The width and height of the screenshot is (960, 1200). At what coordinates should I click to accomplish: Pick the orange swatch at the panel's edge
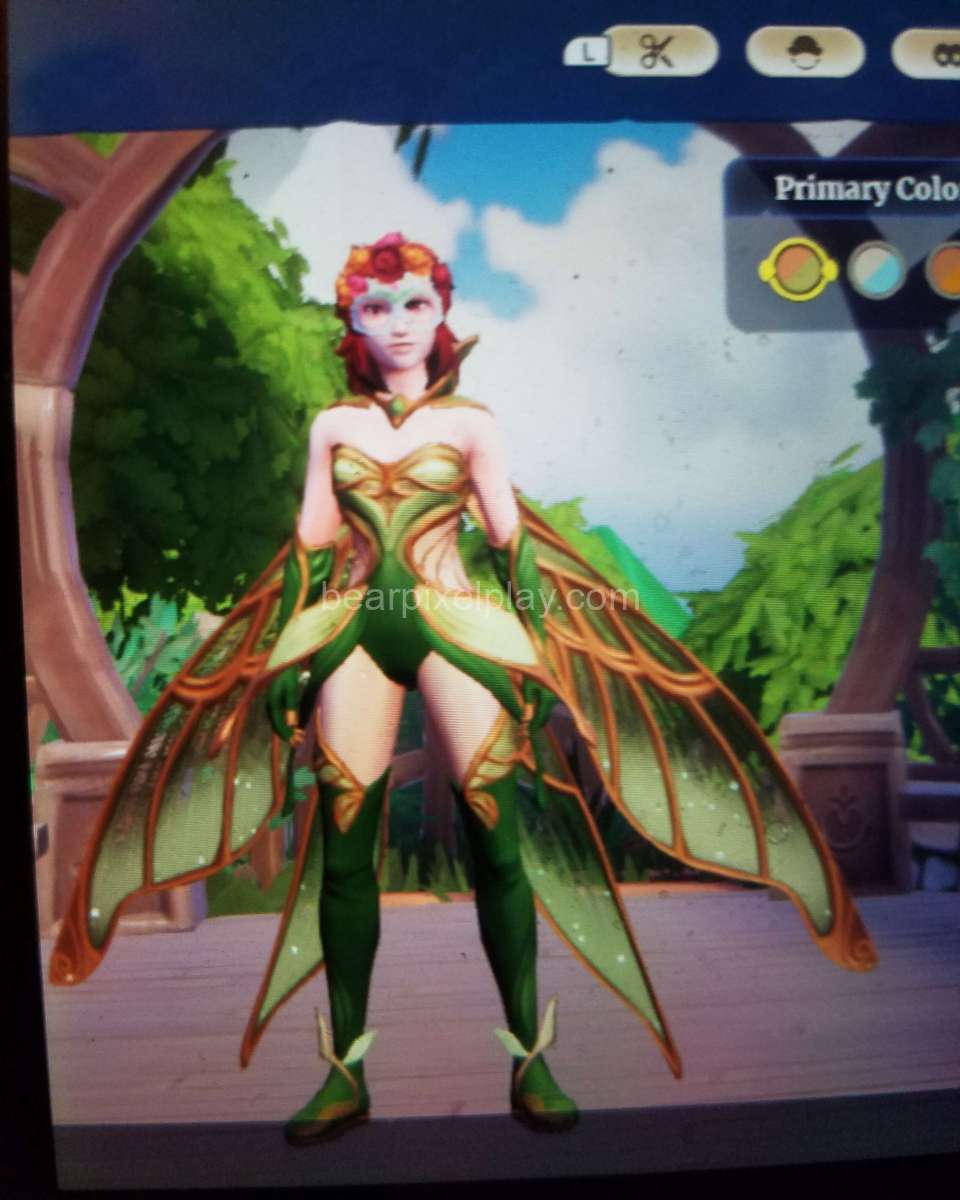pos(943,270)
